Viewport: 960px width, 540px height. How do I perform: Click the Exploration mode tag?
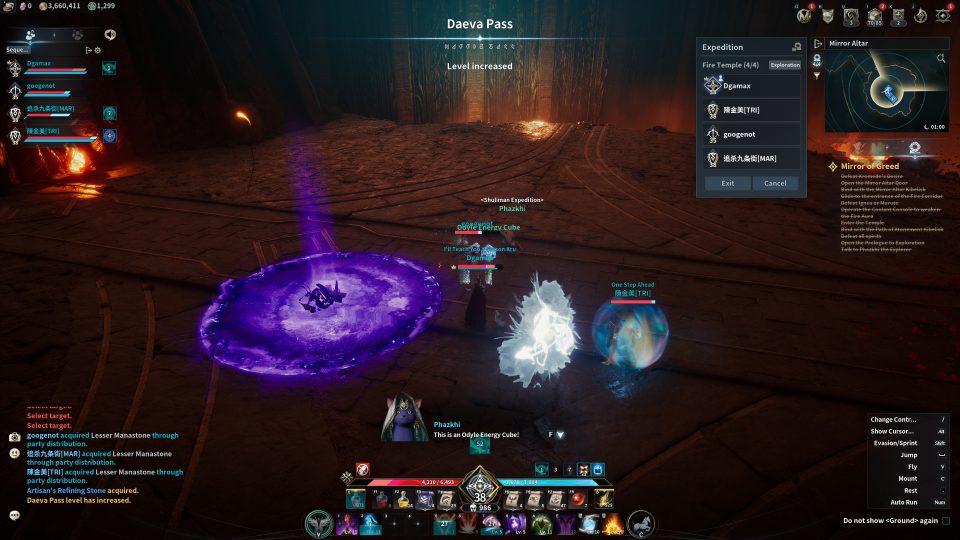785,65
